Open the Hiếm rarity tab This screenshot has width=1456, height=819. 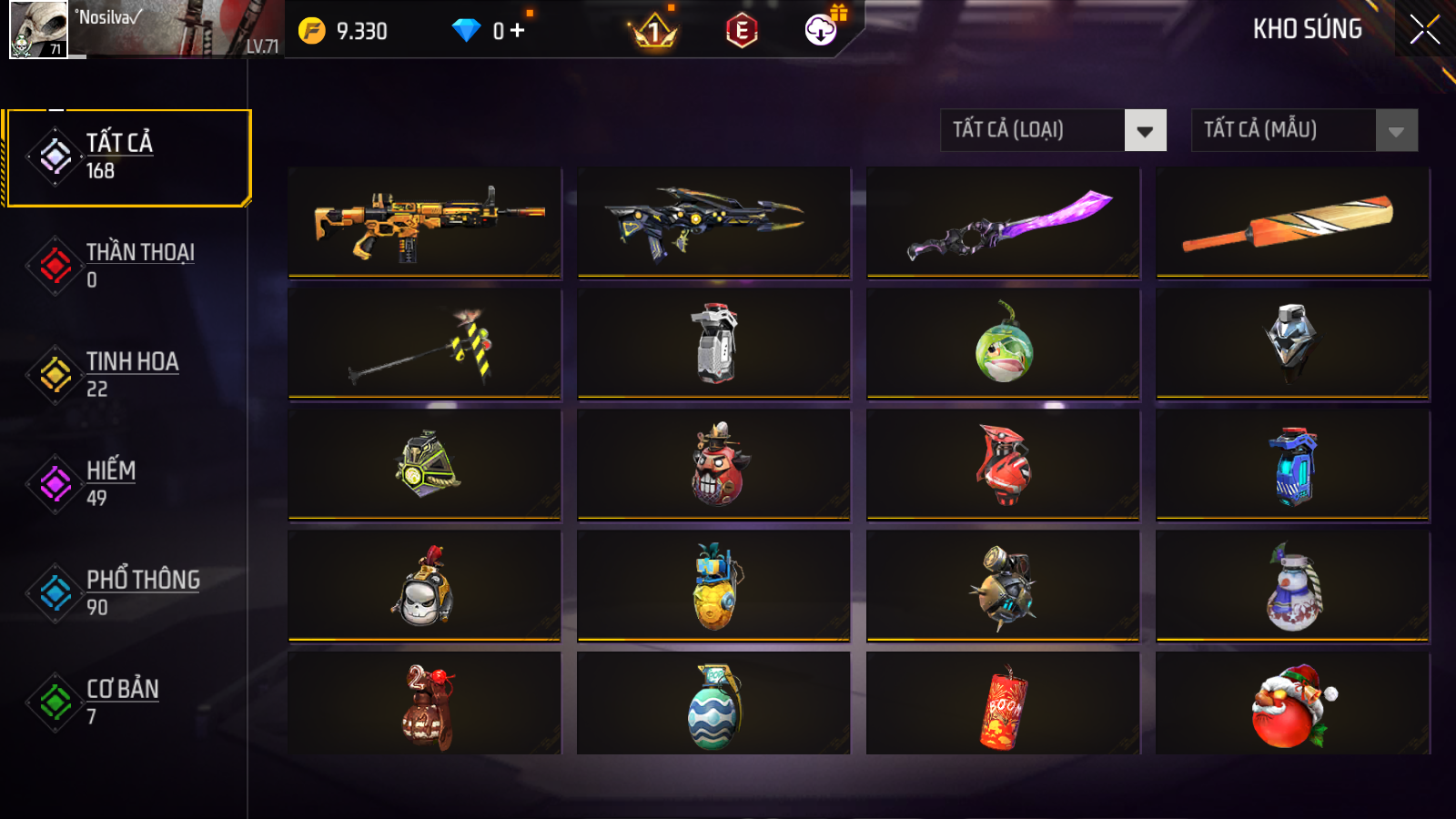[x=127, y=484]
